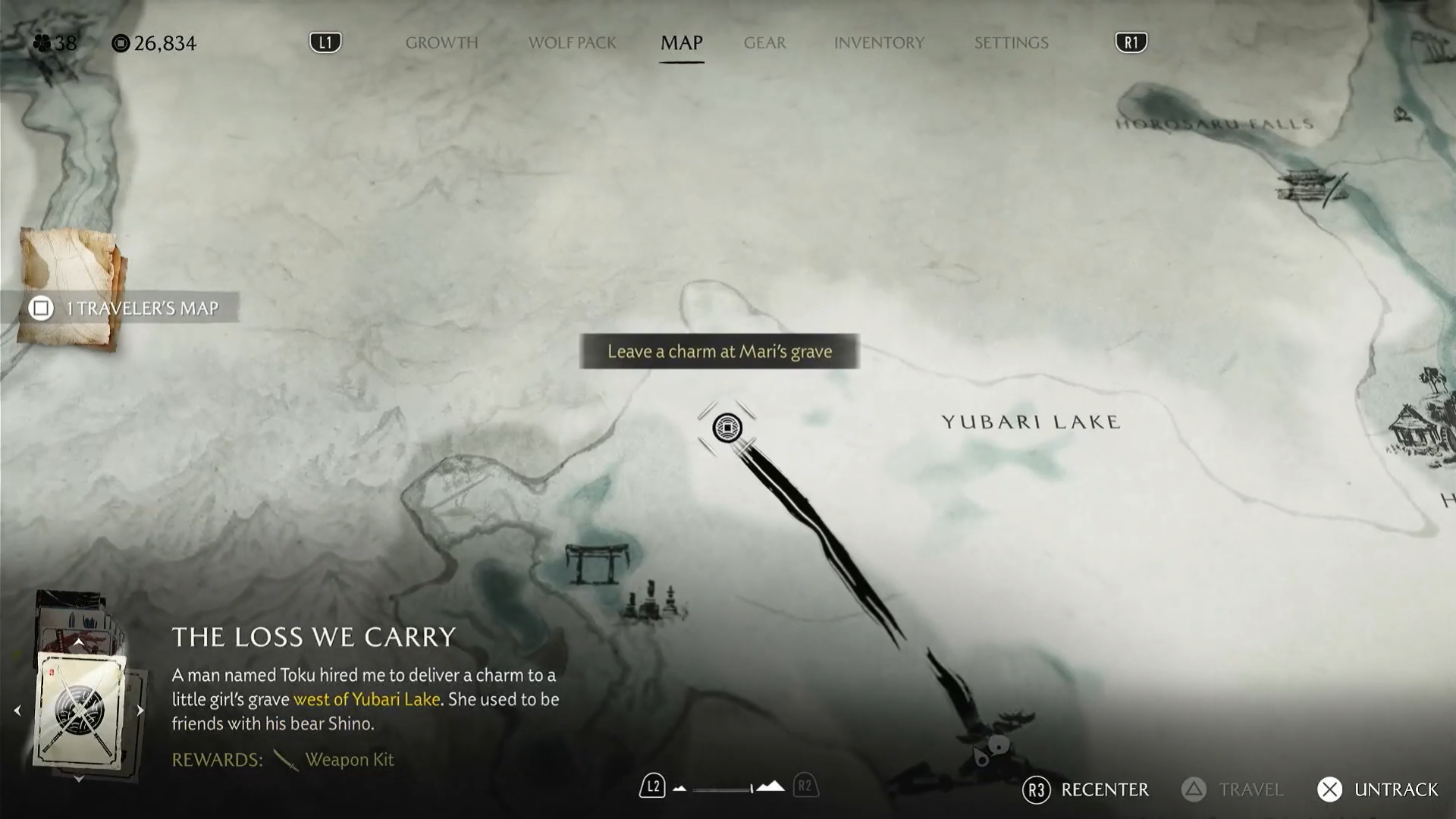Switch to the Settings tab
This screenshot has width=1456, height=819.
[1011, 43]
